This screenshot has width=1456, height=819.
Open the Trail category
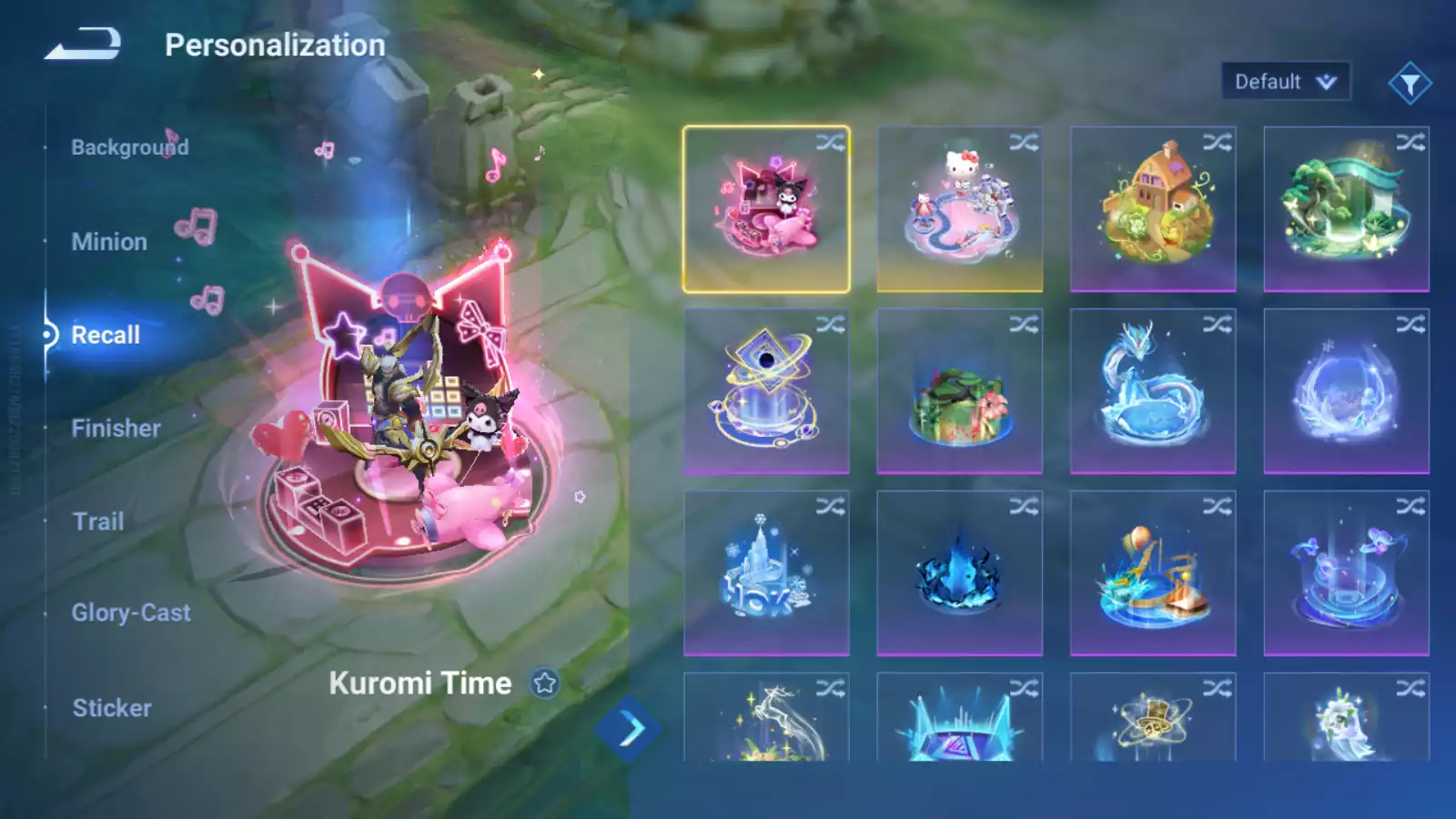pos(98,521)
